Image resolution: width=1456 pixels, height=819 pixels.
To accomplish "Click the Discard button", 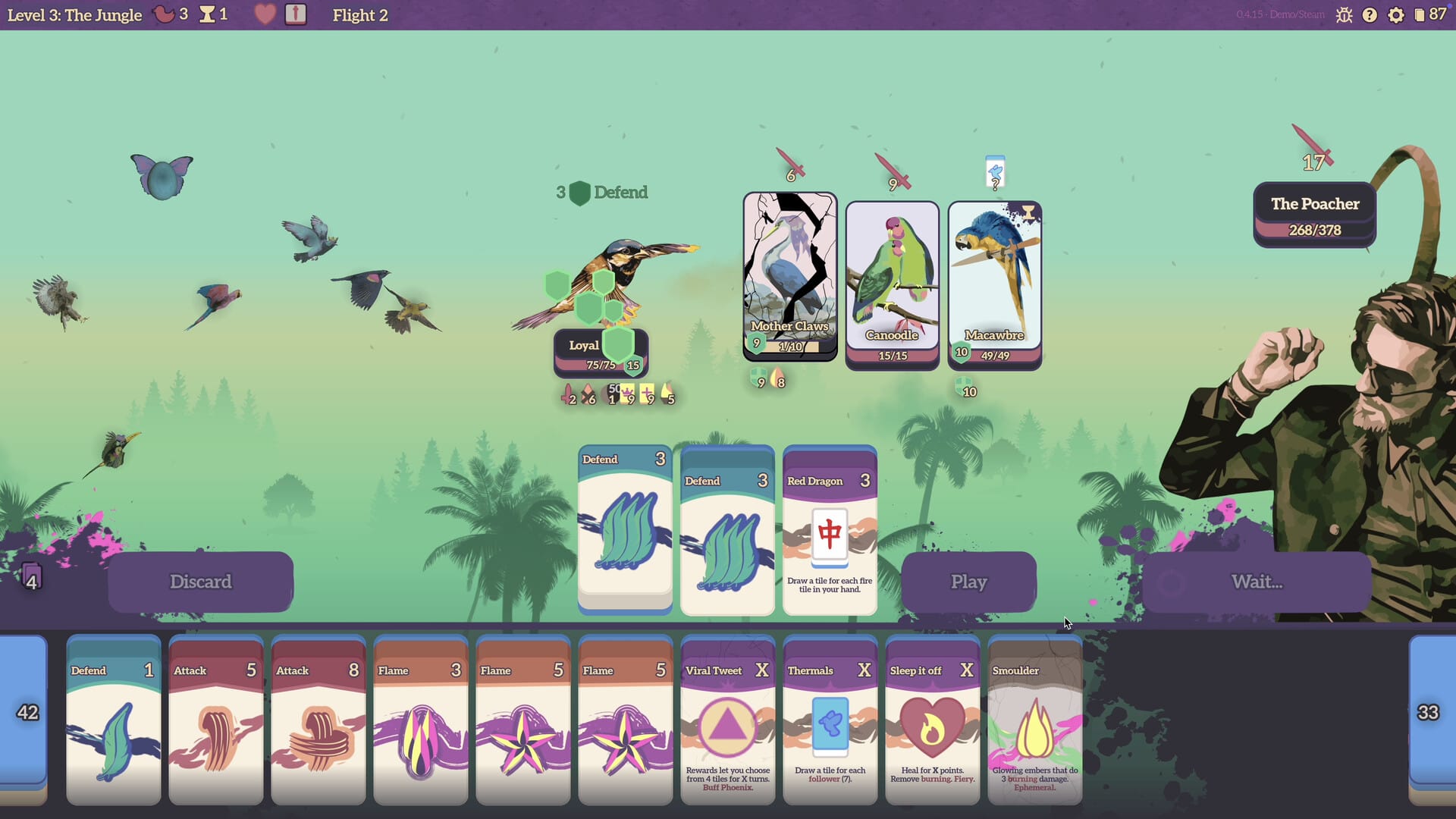I will pos(200,582).
